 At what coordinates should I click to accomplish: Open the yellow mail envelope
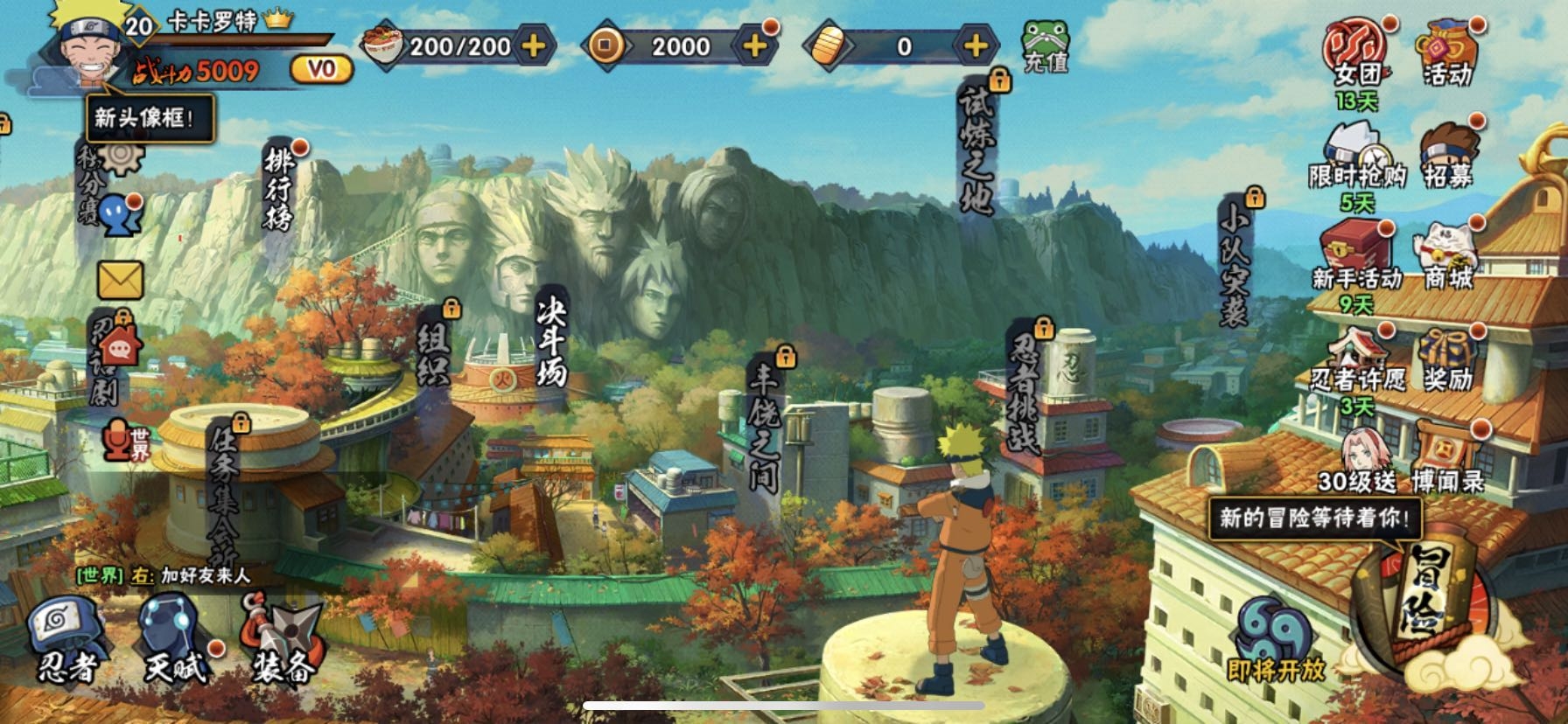pos(120,281)
